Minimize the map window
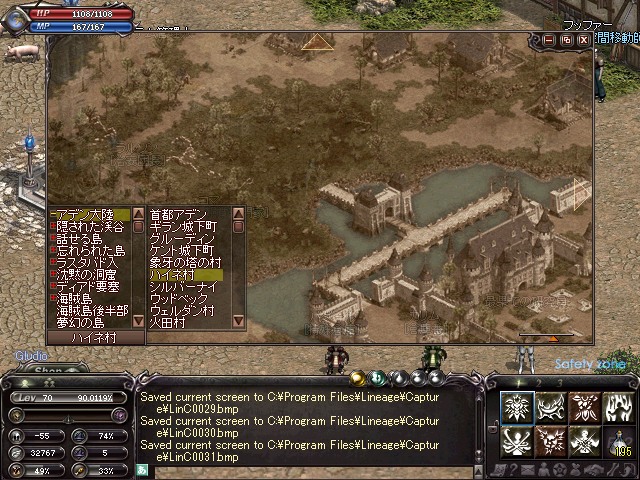The height and width of the screenshot is (480, 640). coord(549,39)
